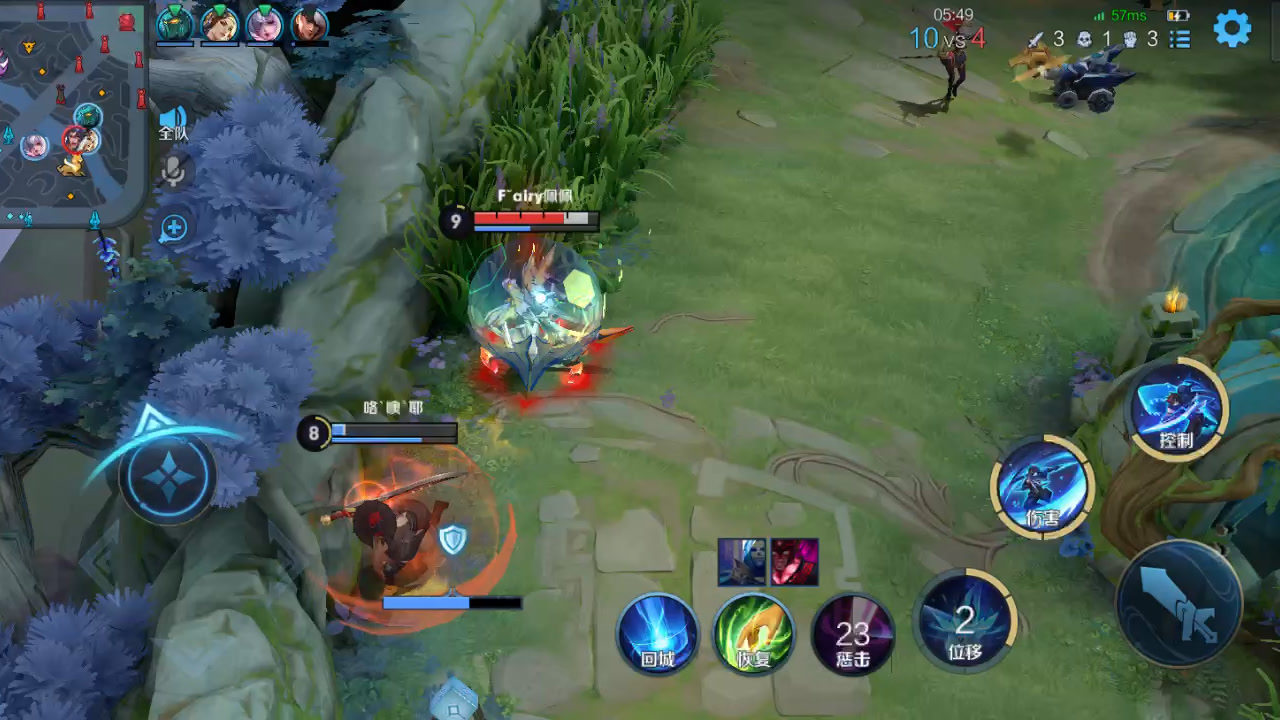Activate the 惩击 smite icon on cooldown

(852, 634)
